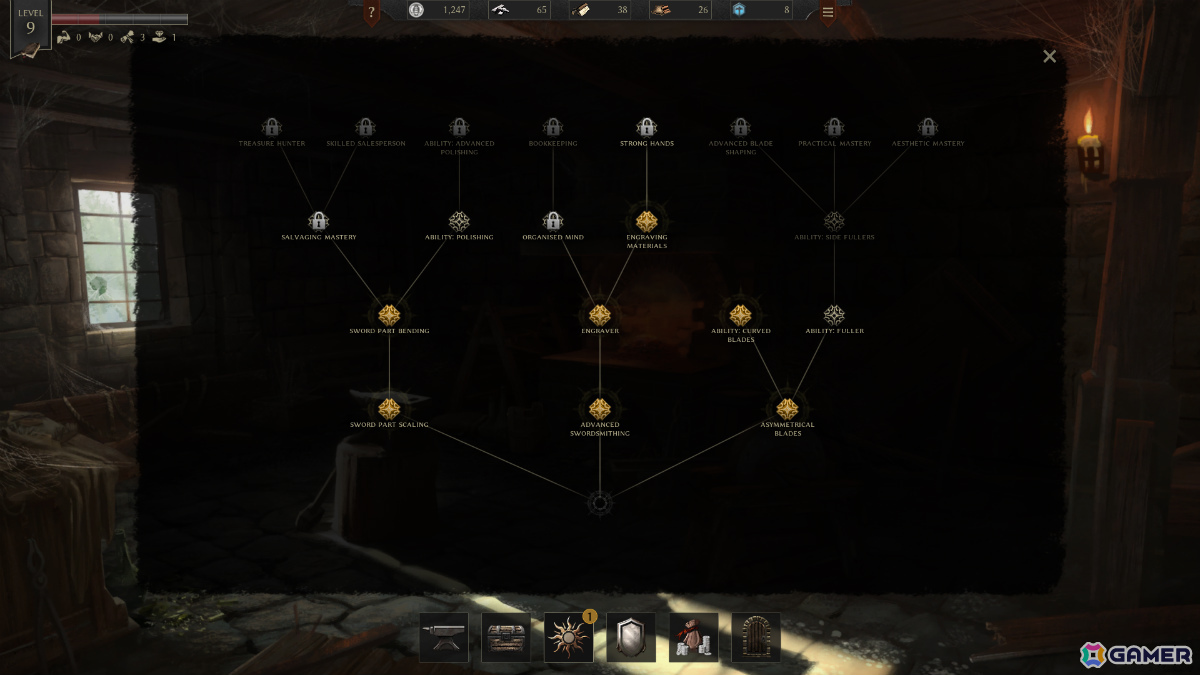The height and width of the screenshot is (675, 1200).
Task: Select the Sword Part Bending skill node
Action: point(389,315)
